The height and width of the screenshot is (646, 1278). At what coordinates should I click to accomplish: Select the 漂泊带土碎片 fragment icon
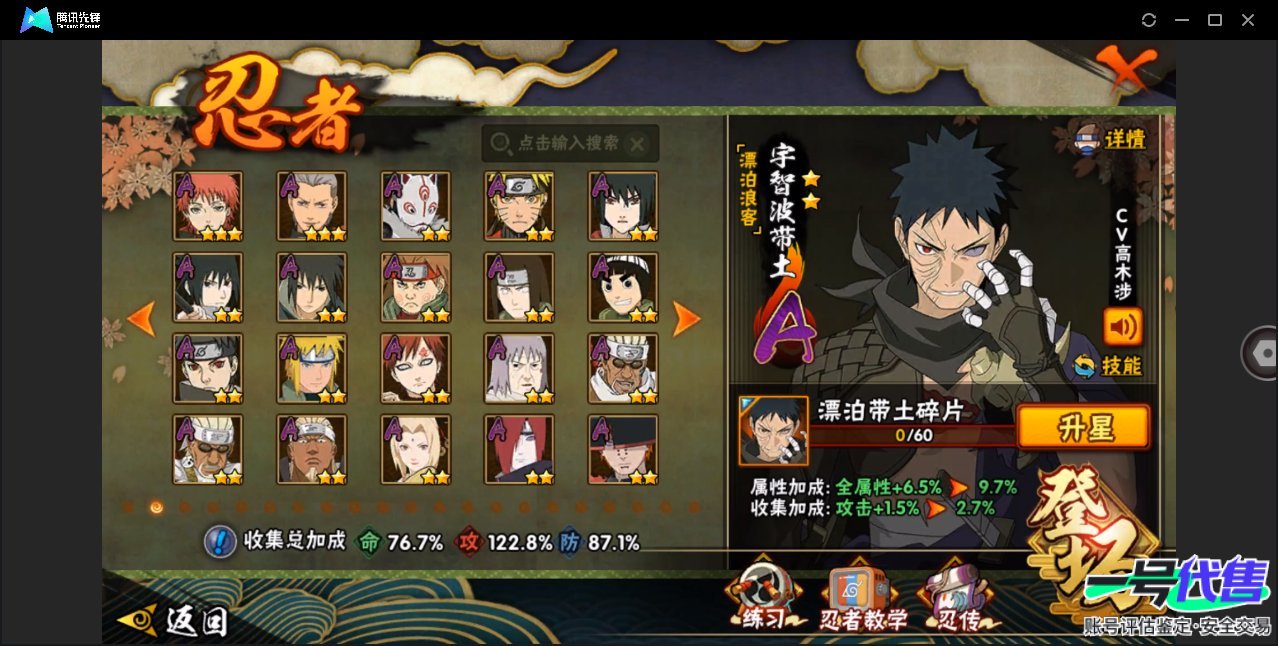(x=773, y=430)
